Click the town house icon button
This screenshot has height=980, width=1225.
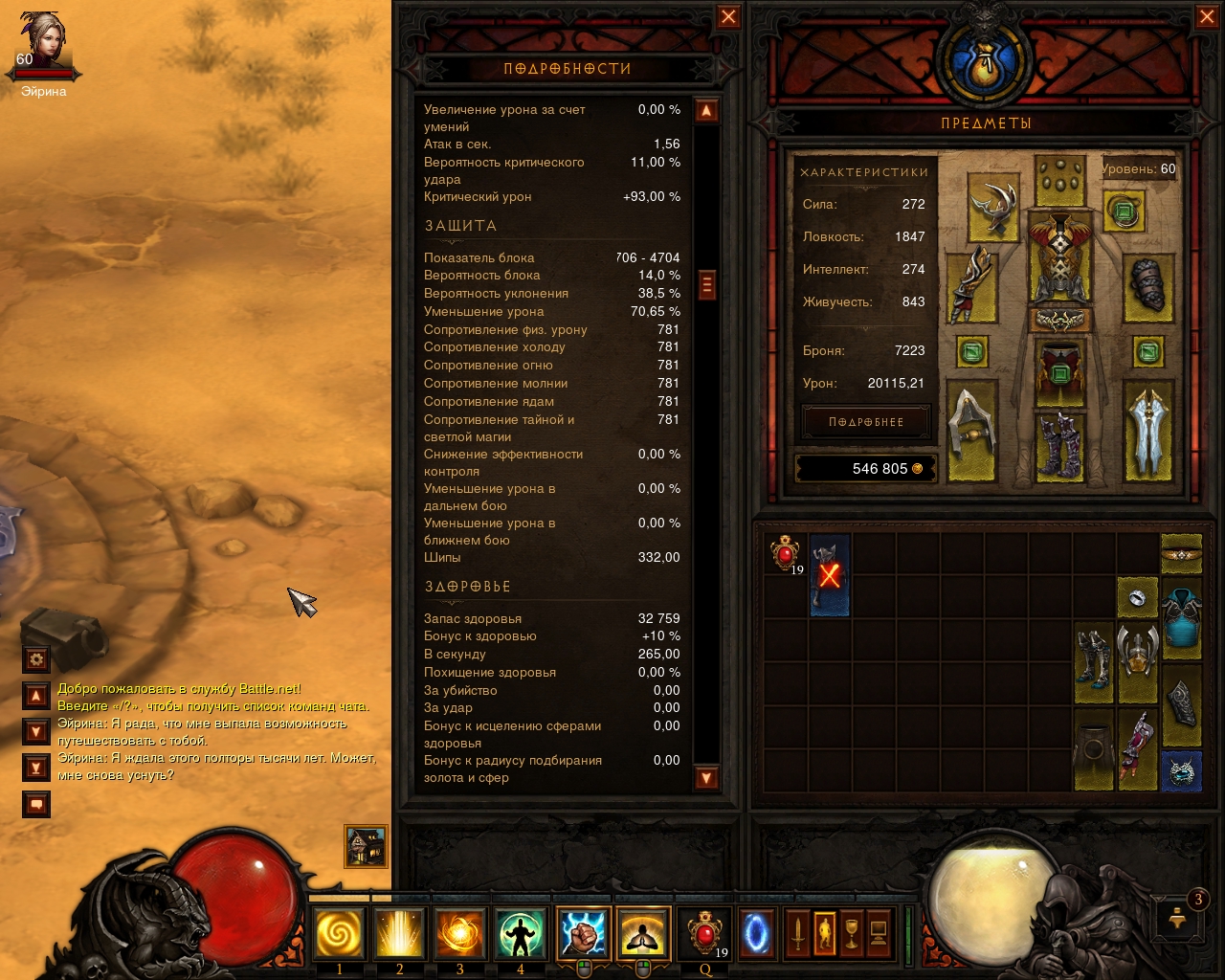coord(366,846)
